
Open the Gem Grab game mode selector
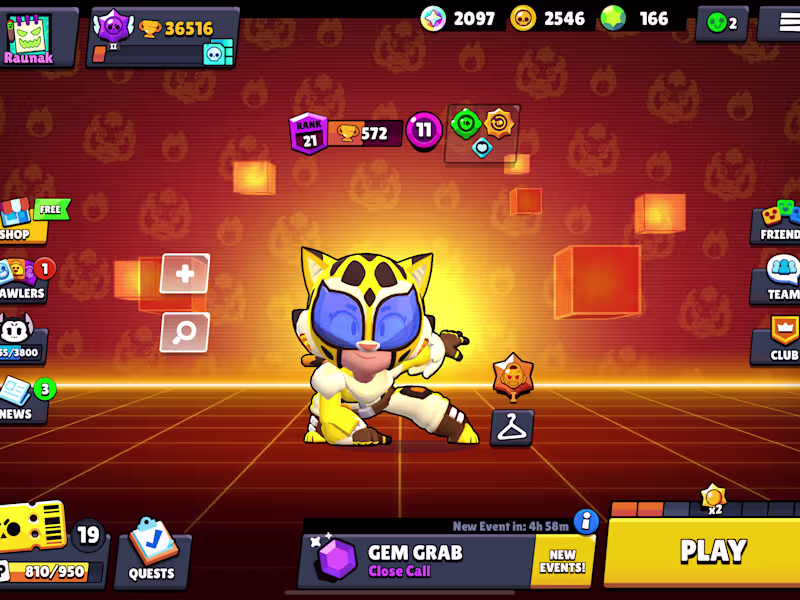pyautogui.click(x=415, y=561)
